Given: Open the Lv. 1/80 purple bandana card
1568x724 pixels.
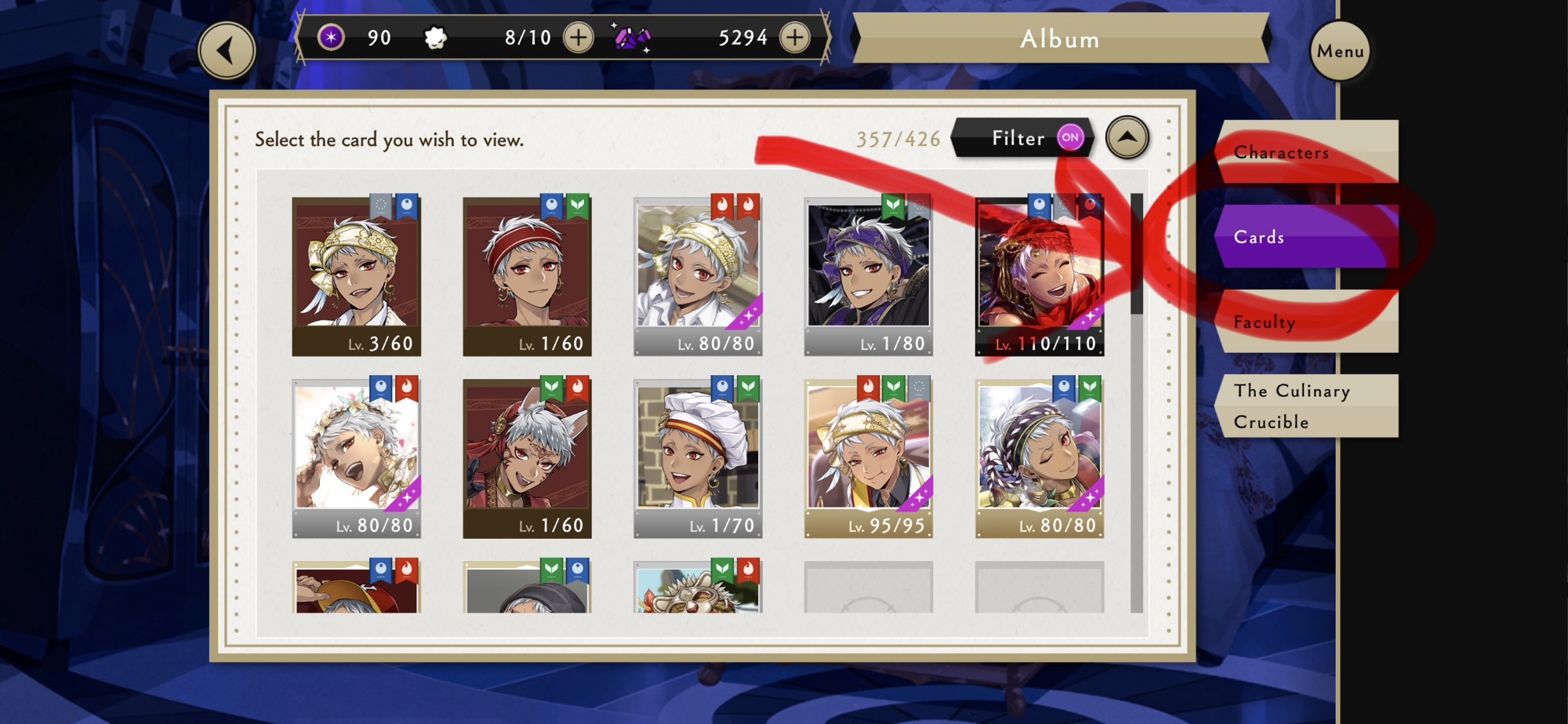Looking at the screenshot, I should [x=869, y=276].
